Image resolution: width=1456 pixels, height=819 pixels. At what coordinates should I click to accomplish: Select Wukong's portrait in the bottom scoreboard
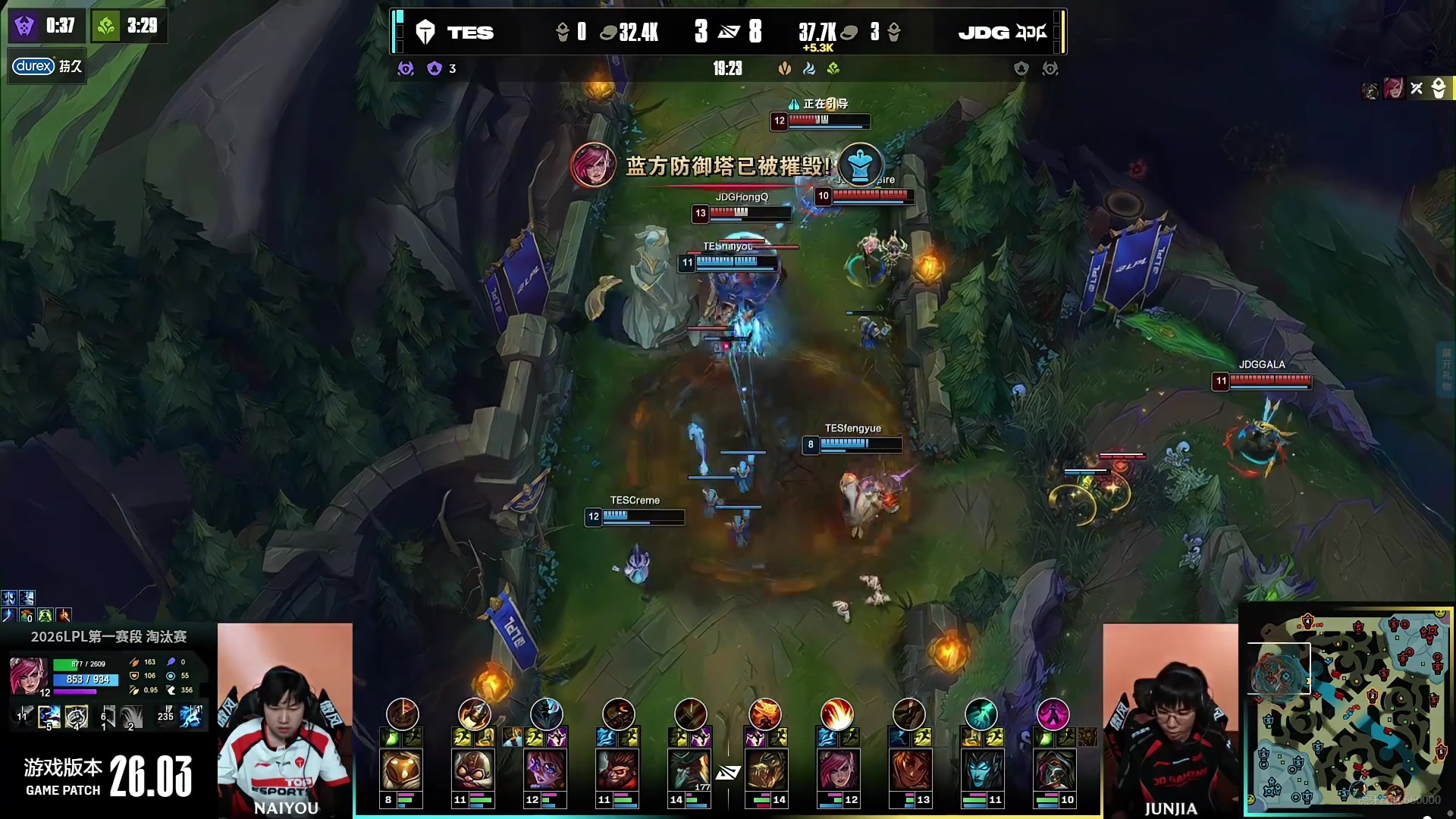point(617,770)
